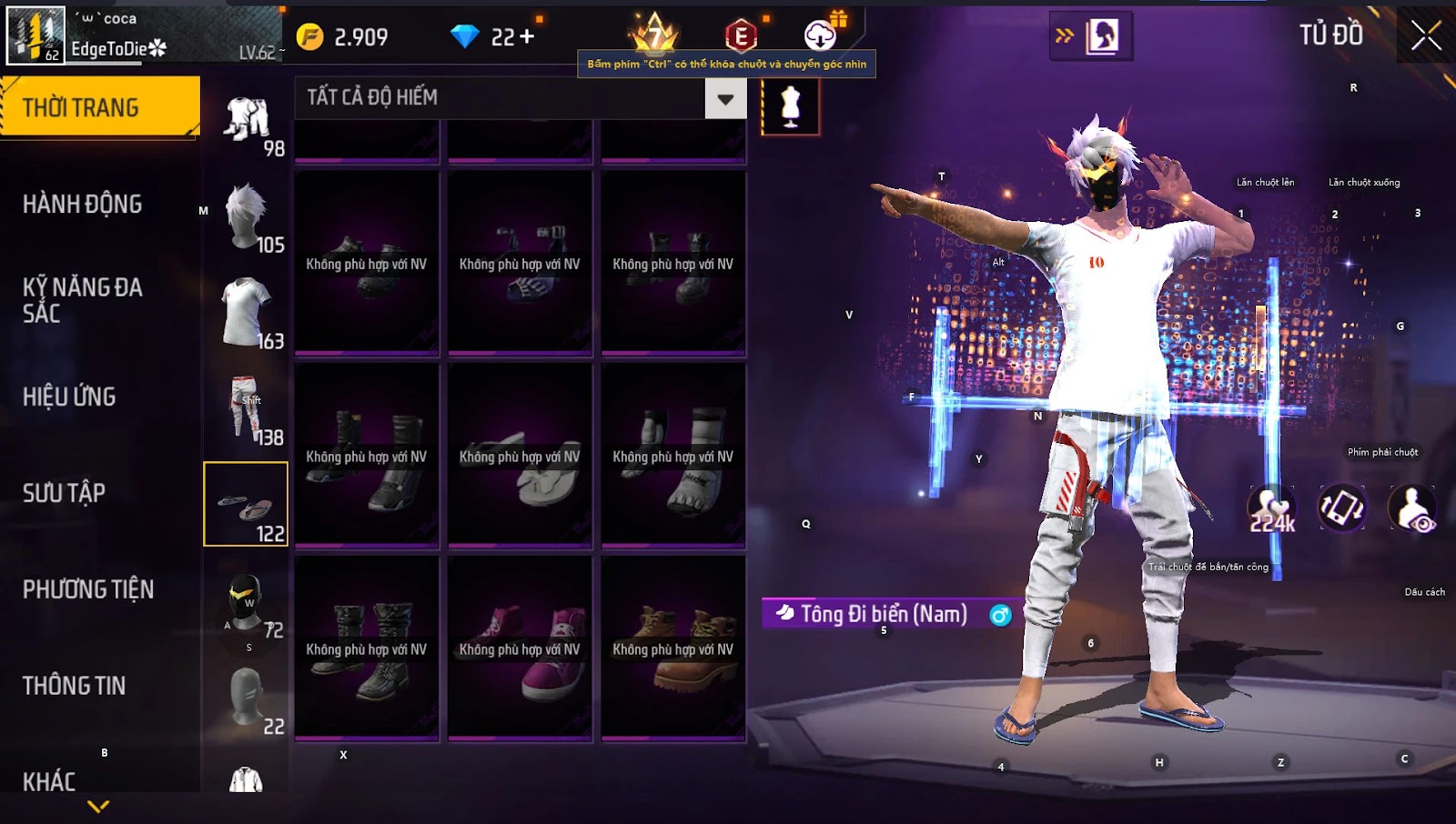Switch to the HÀNH ĐỘNG tab
Screen dimensions: 1456x824
point(83,204)
